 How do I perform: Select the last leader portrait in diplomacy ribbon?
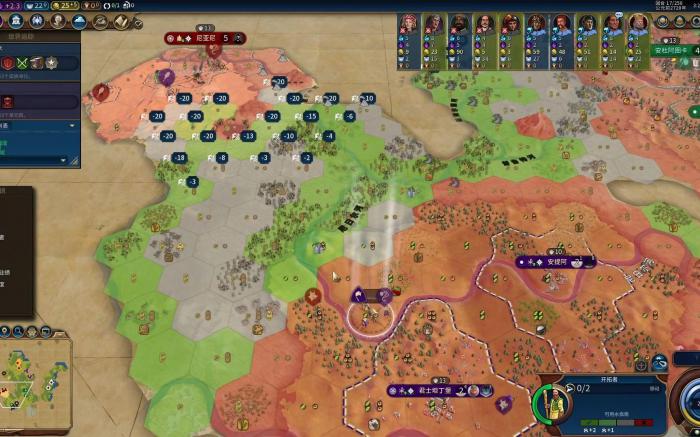pos(634,26)
